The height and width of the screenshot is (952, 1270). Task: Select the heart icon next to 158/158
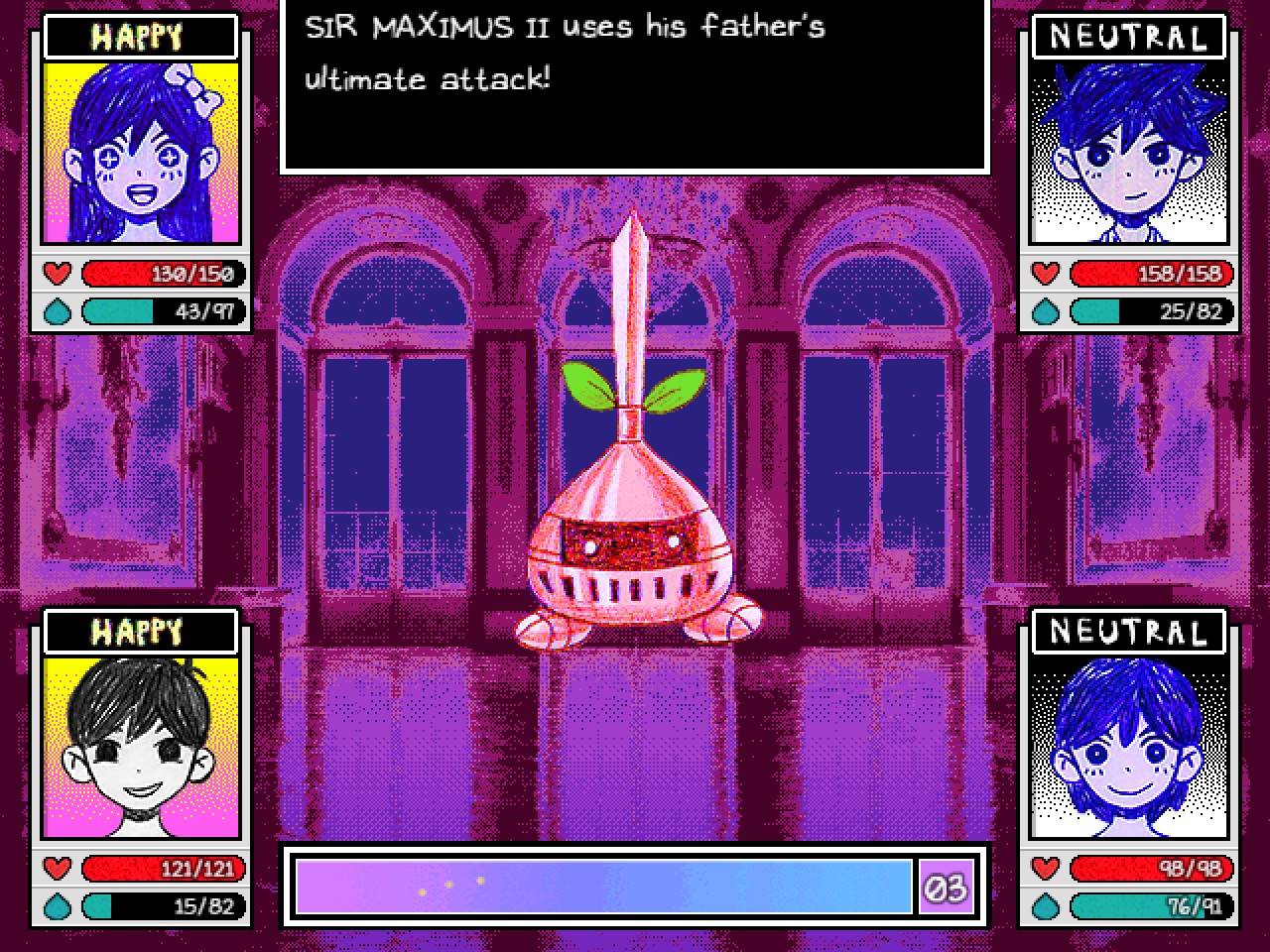(x=1044, y=275)
